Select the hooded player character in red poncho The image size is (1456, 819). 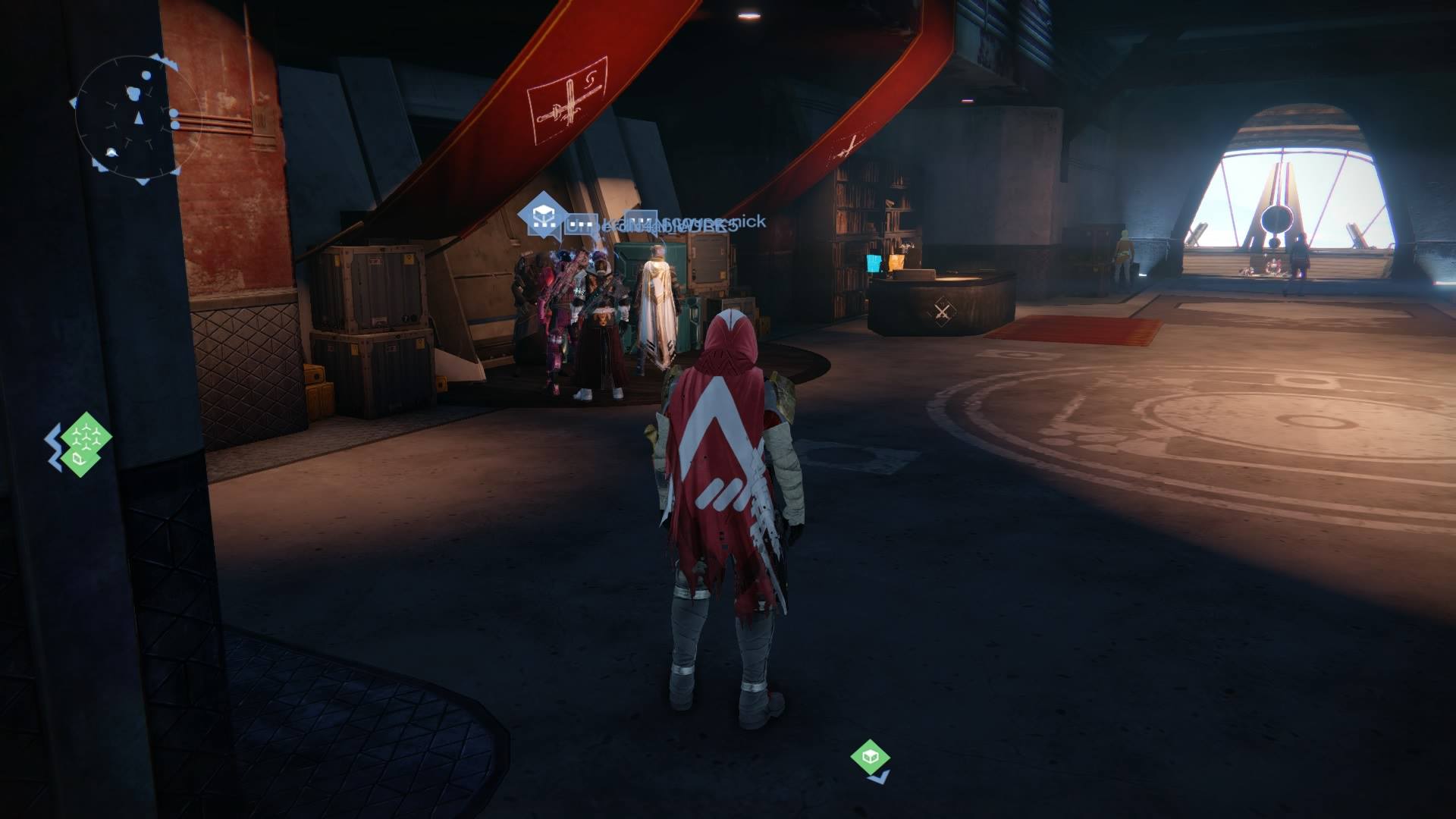point(720,493)
